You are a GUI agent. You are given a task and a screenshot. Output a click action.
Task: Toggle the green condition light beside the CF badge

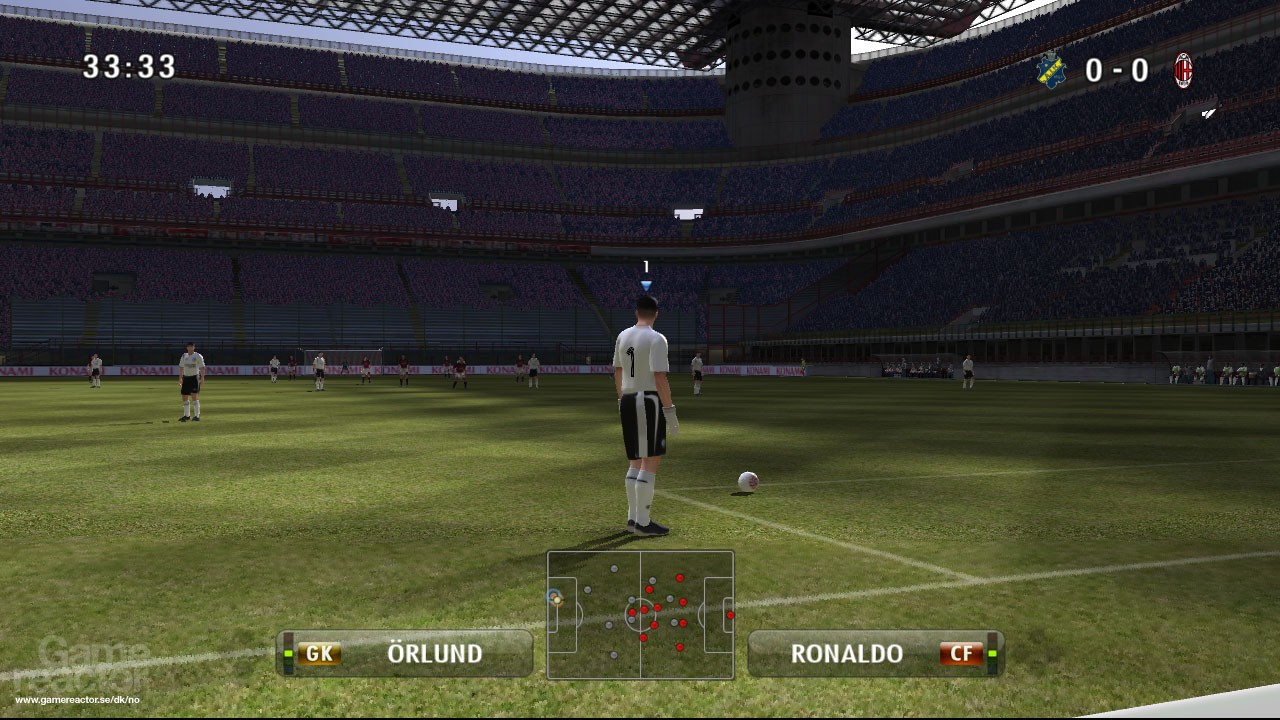coord(991,653)
